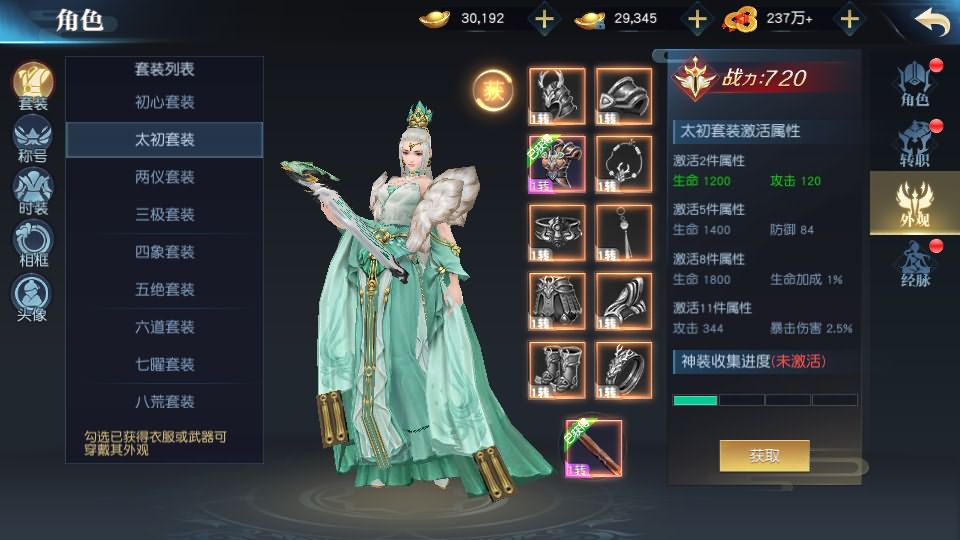Select the boots equipment slot
960x540 pixels.
[x=556, y=370]
